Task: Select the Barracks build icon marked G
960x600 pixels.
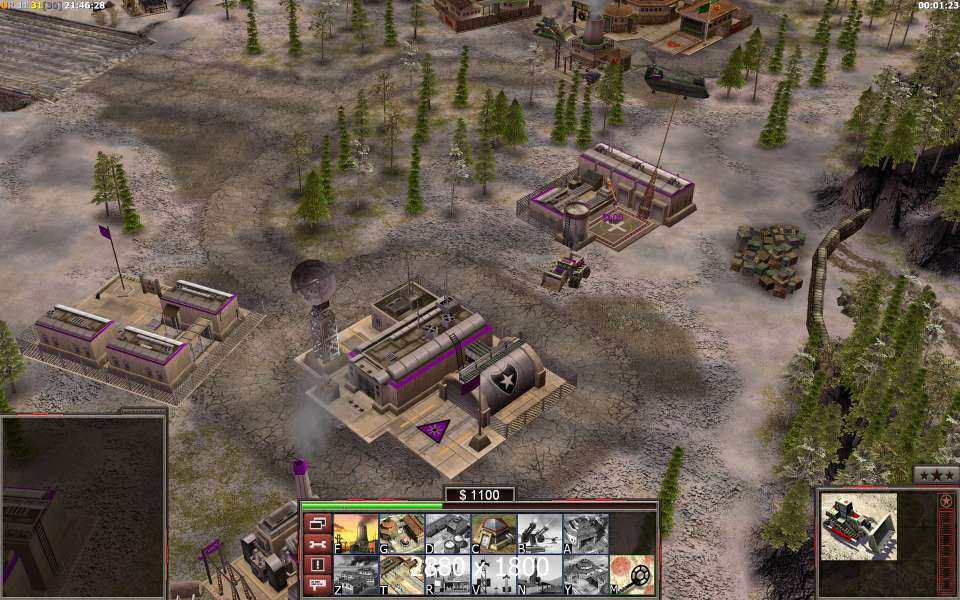Action: [401, 534]
